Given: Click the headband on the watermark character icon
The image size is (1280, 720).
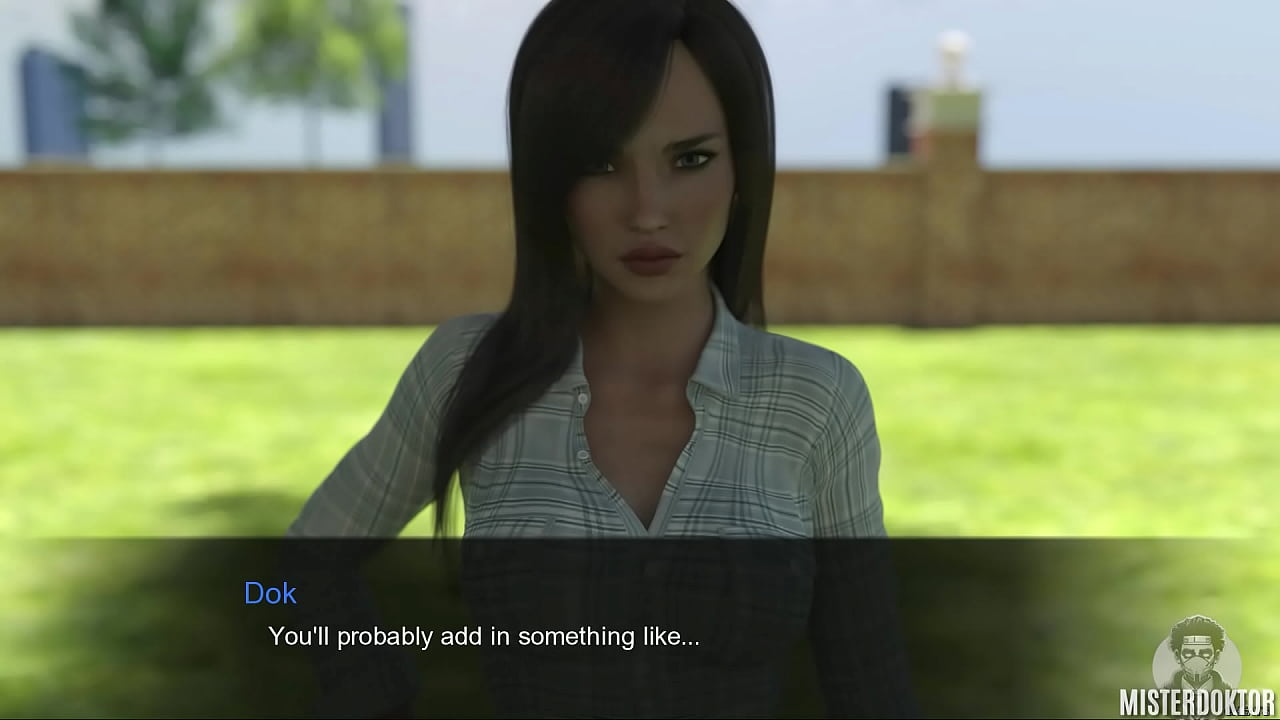Looking at the screenshot, I should point(1197,639).
